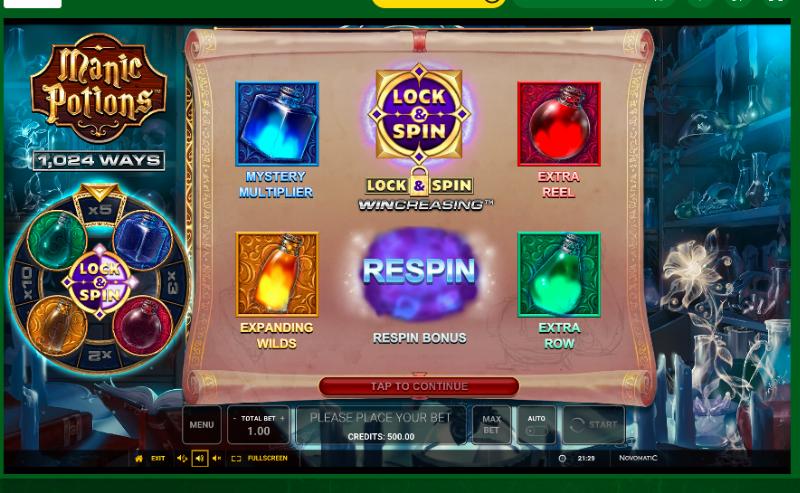The height and width of the screenshot is (493, 800).
Task: Choose the loudest volume speaker icon
Action: point(182,458)
